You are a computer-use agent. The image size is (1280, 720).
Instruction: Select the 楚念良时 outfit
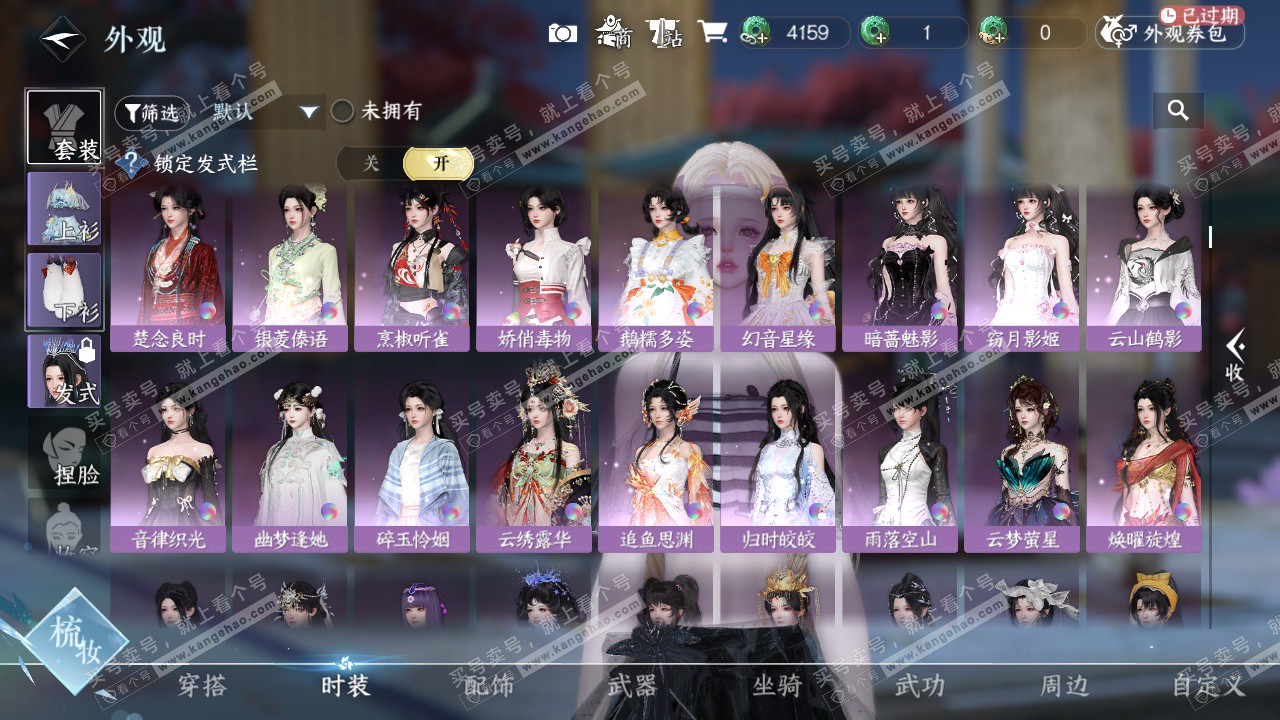(168, 265)
